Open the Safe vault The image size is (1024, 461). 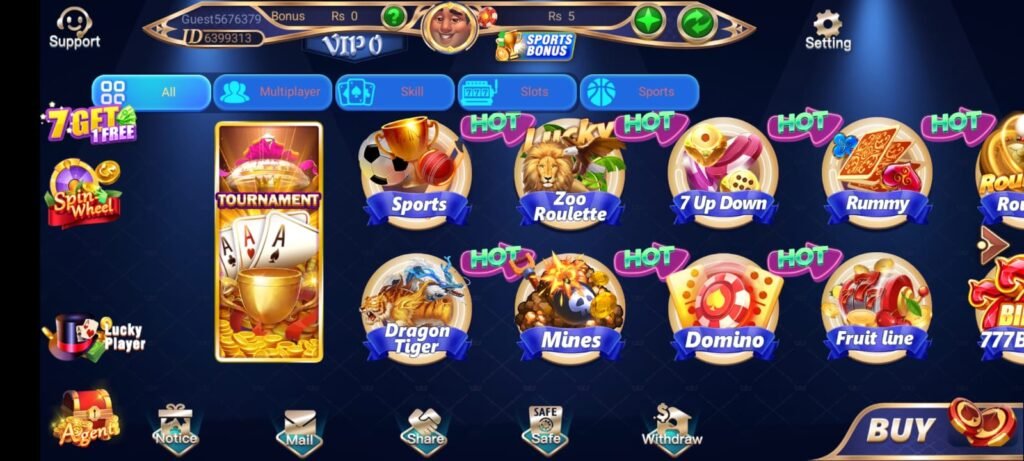(x=545, y=427)
